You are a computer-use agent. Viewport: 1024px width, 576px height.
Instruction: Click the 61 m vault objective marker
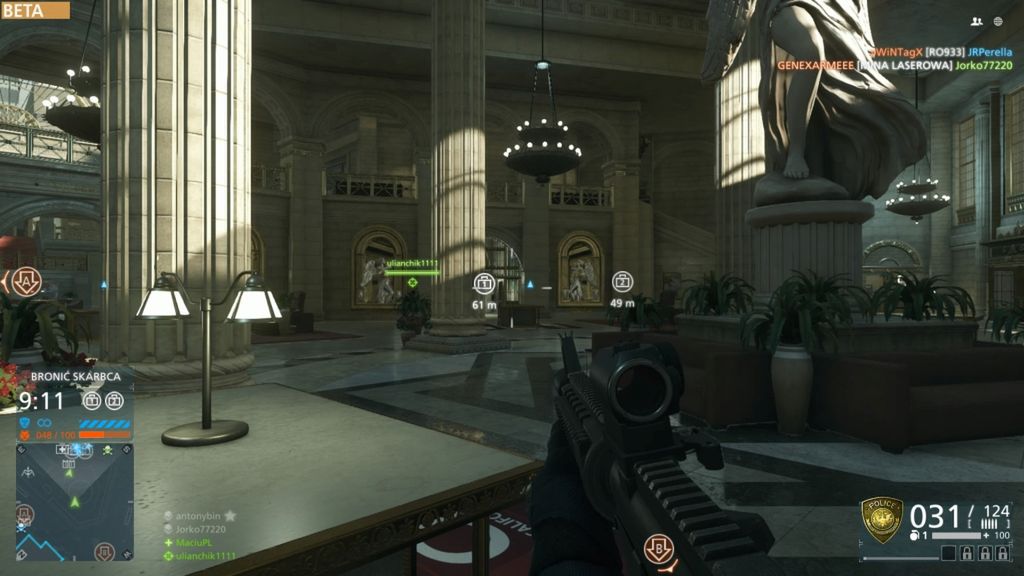pyautogui.click(x=485, y=283)
